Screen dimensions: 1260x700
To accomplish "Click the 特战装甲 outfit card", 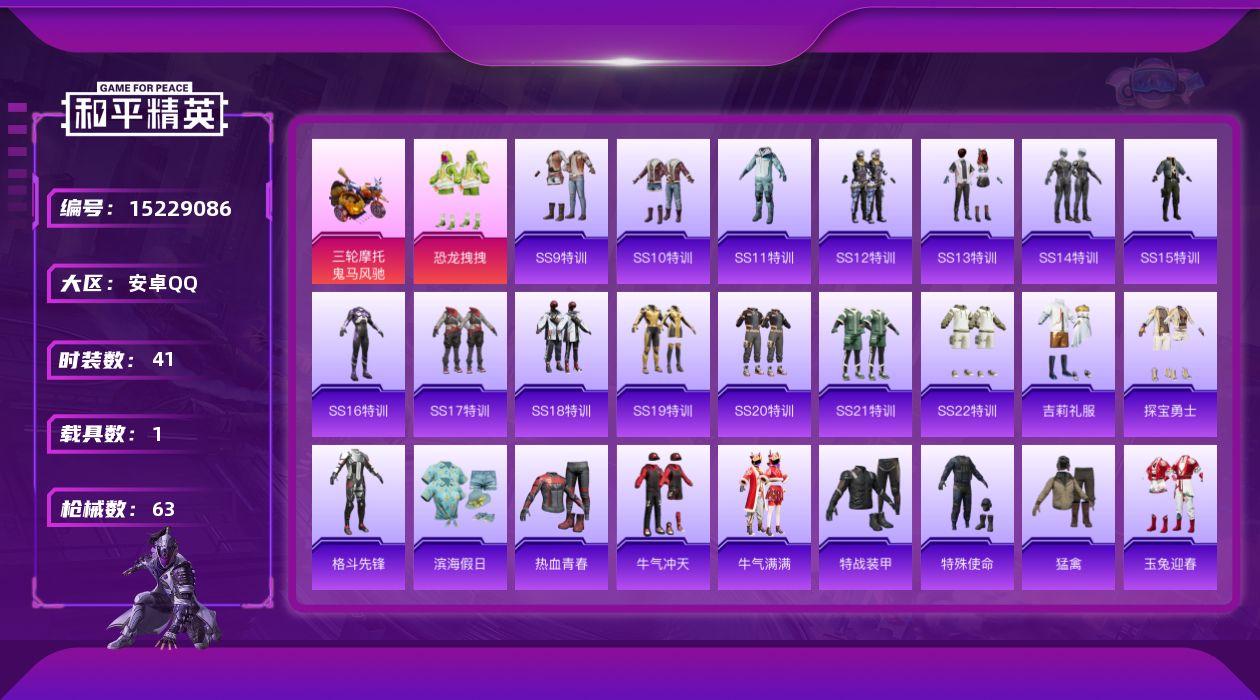I will [x=865, y=517].
